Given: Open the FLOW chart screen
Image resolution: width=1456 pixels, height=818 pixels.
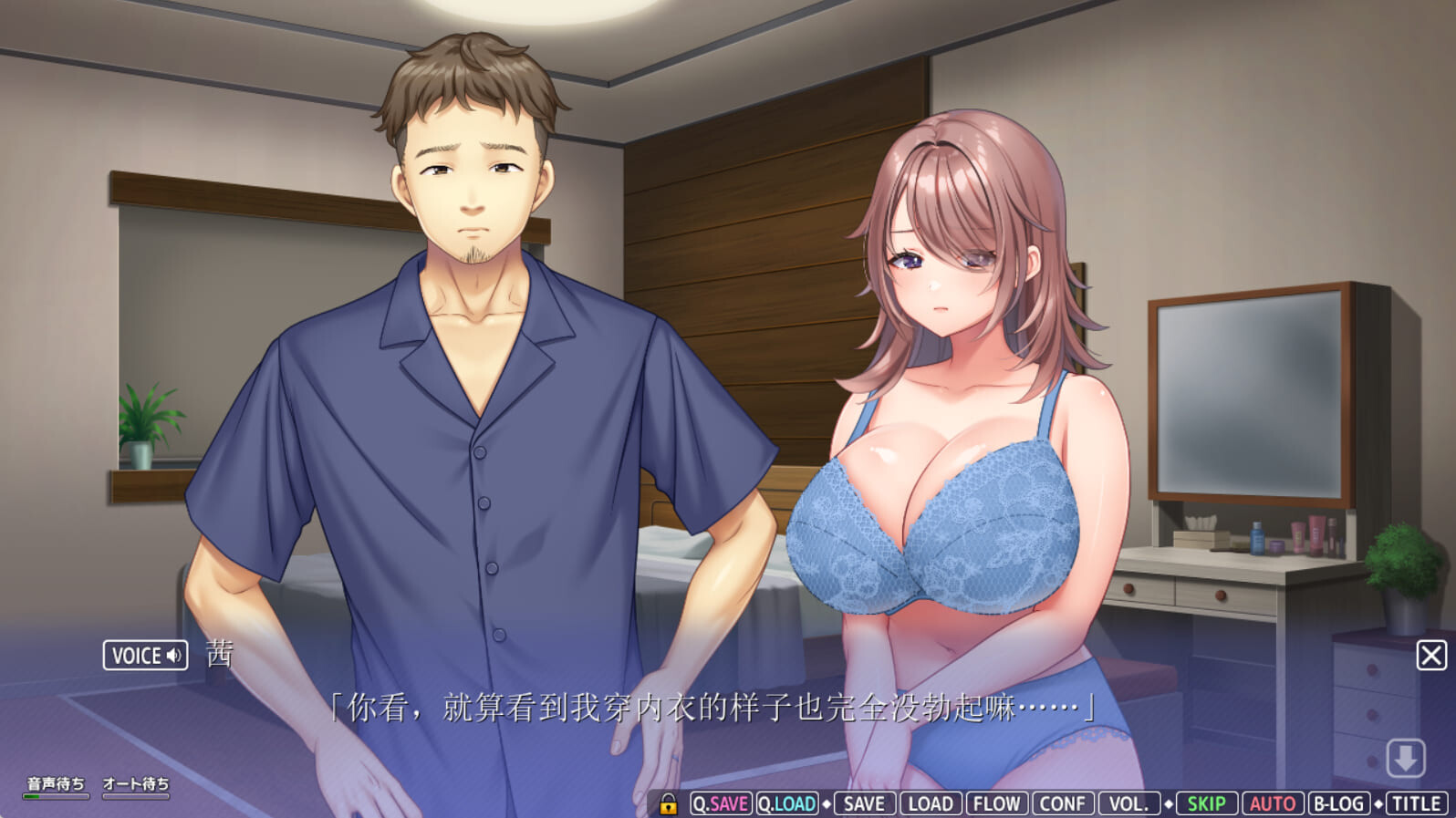Looking at the screenshot, I should 997,803.
